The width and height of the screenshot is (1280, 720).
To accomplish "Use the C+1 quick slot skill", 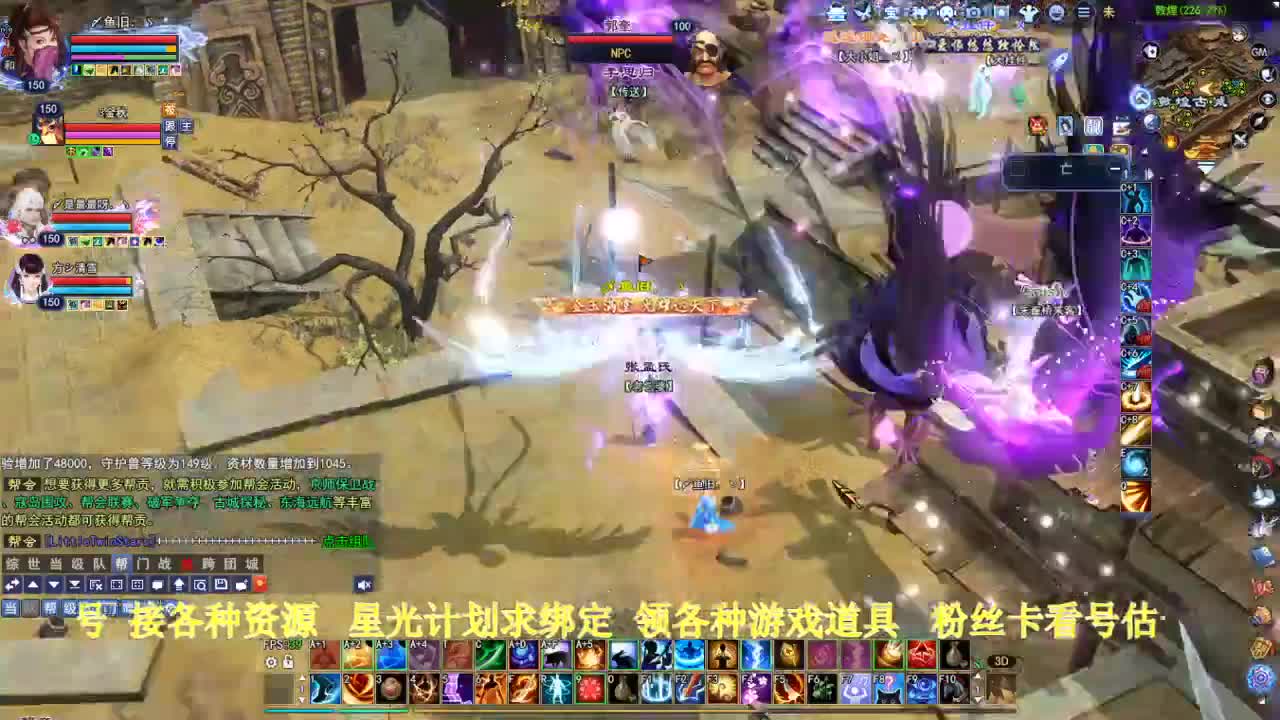I will point(1138,199).
